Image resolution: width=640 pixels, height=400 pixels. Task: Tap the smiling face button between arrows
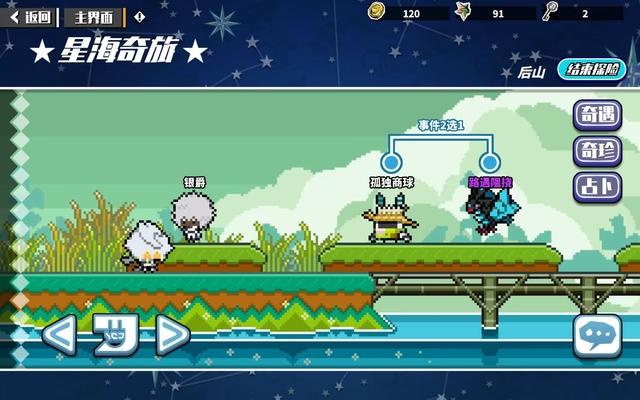114,336
